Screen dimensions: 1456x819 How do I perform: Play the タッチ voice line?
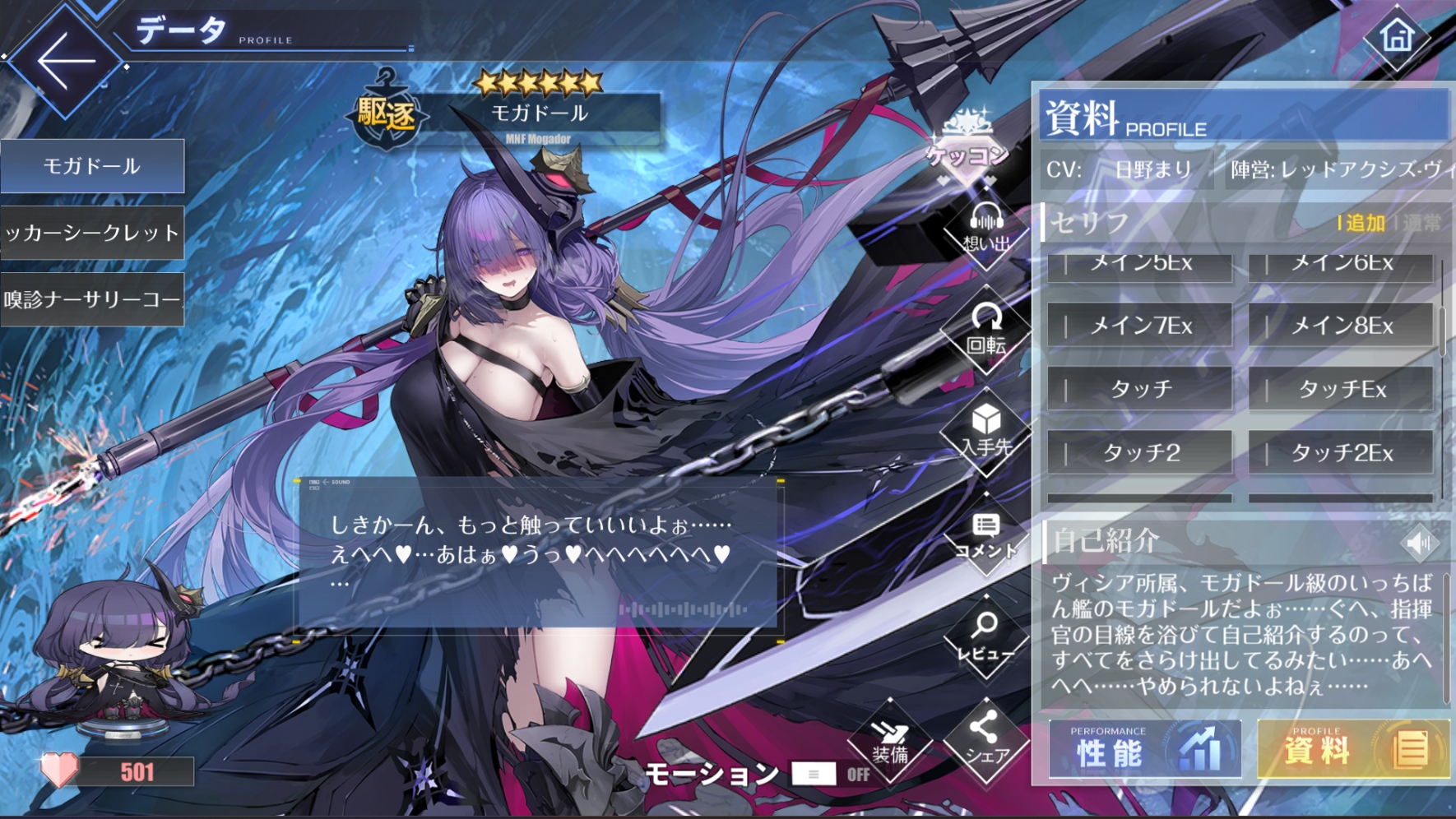(x=1140, y=389)
